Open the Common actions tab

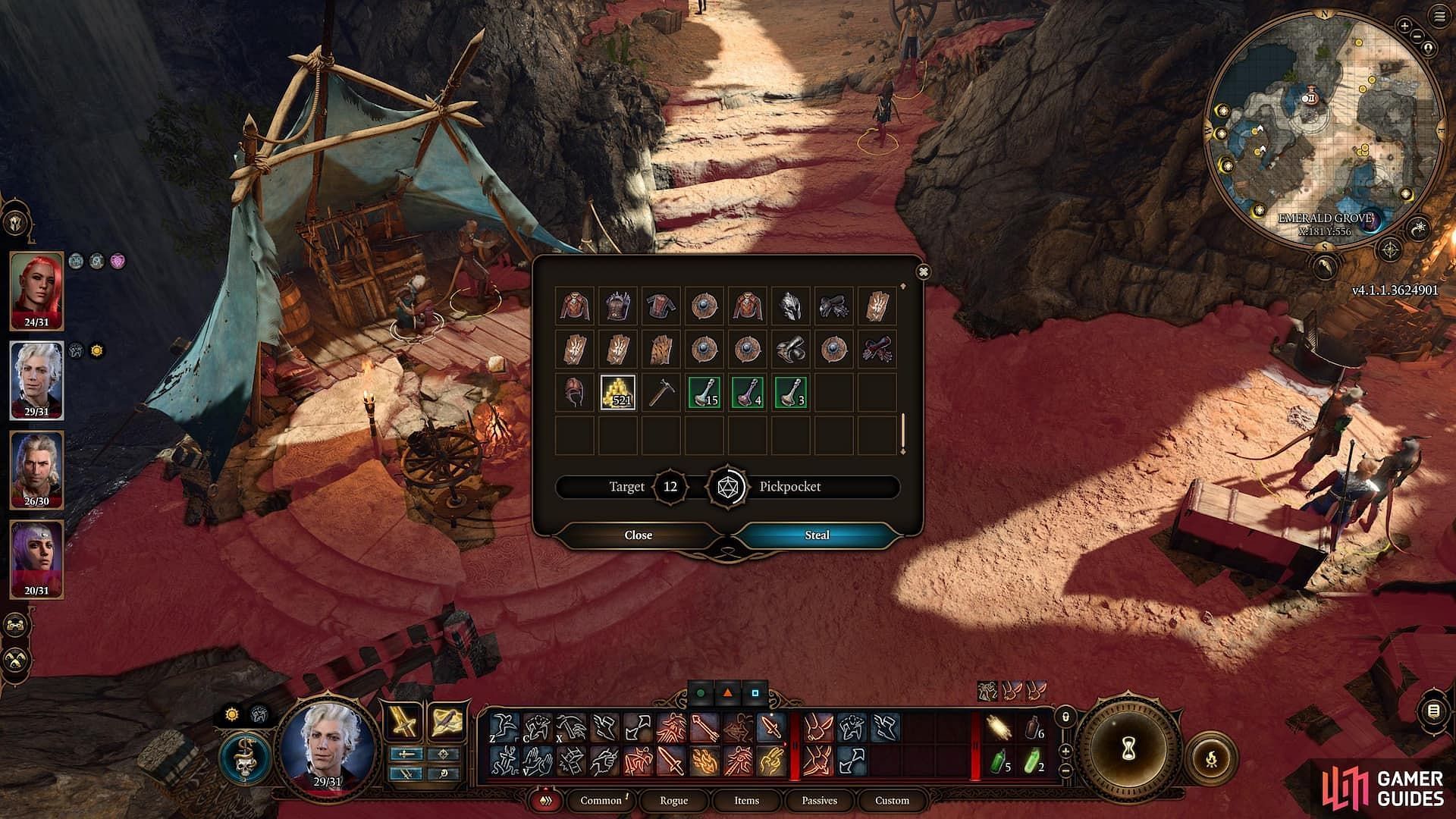click(x=601, y=800)
